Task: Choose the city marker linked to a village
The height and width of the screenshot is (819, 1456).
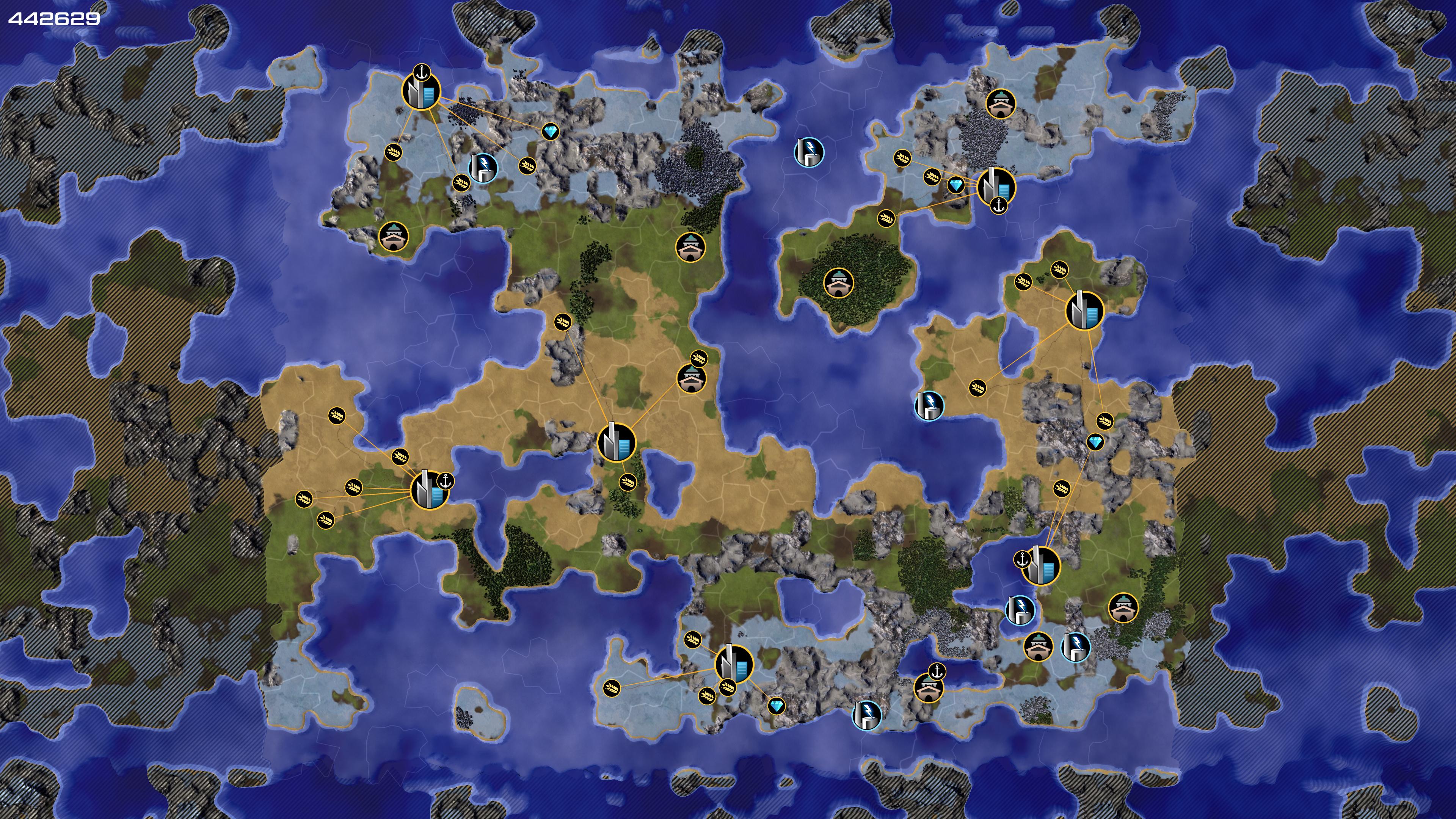Action: [616, 442]
